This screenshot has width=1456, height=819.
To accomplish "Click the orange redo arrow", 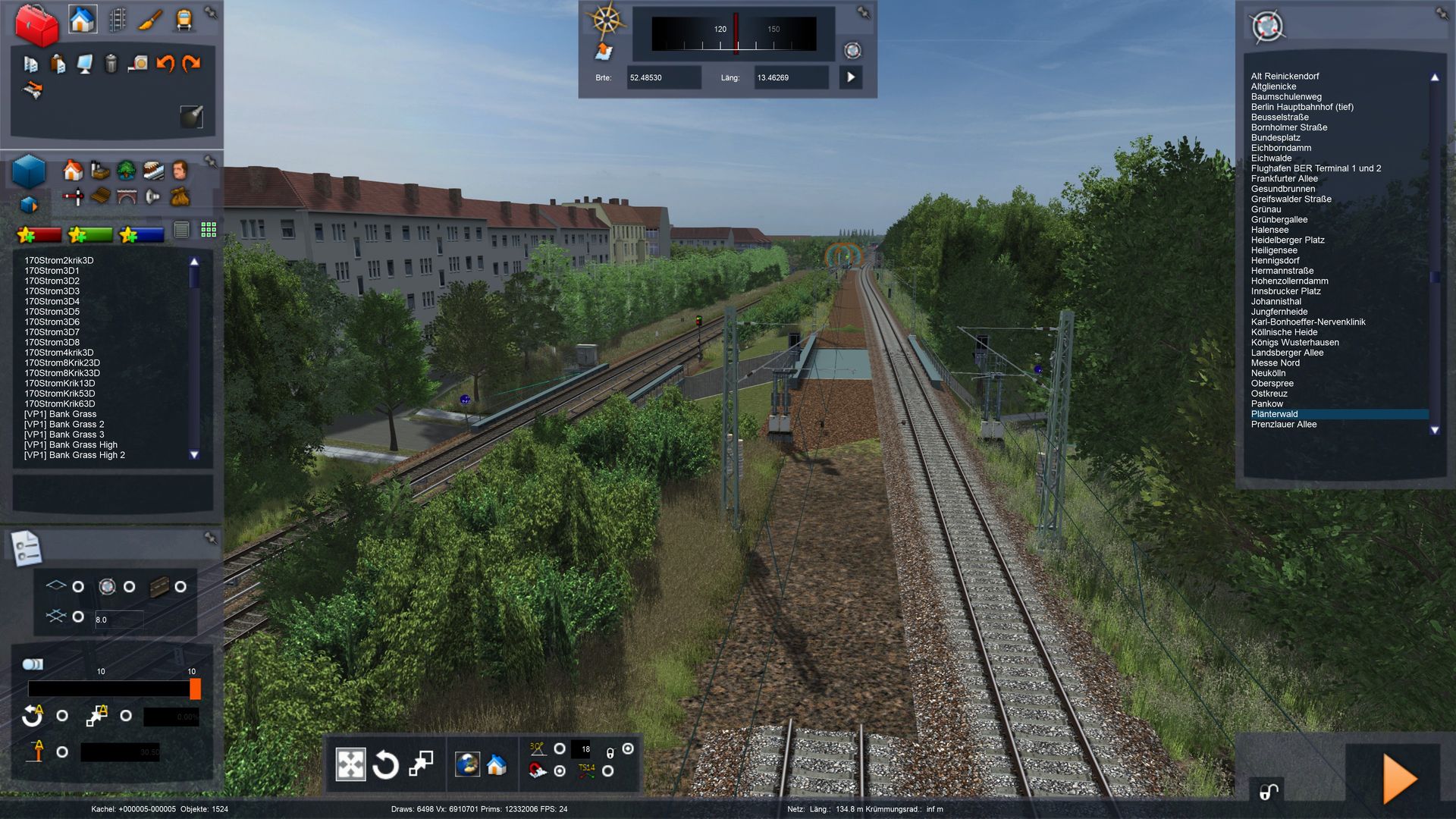I will click(x=191, y=64).
